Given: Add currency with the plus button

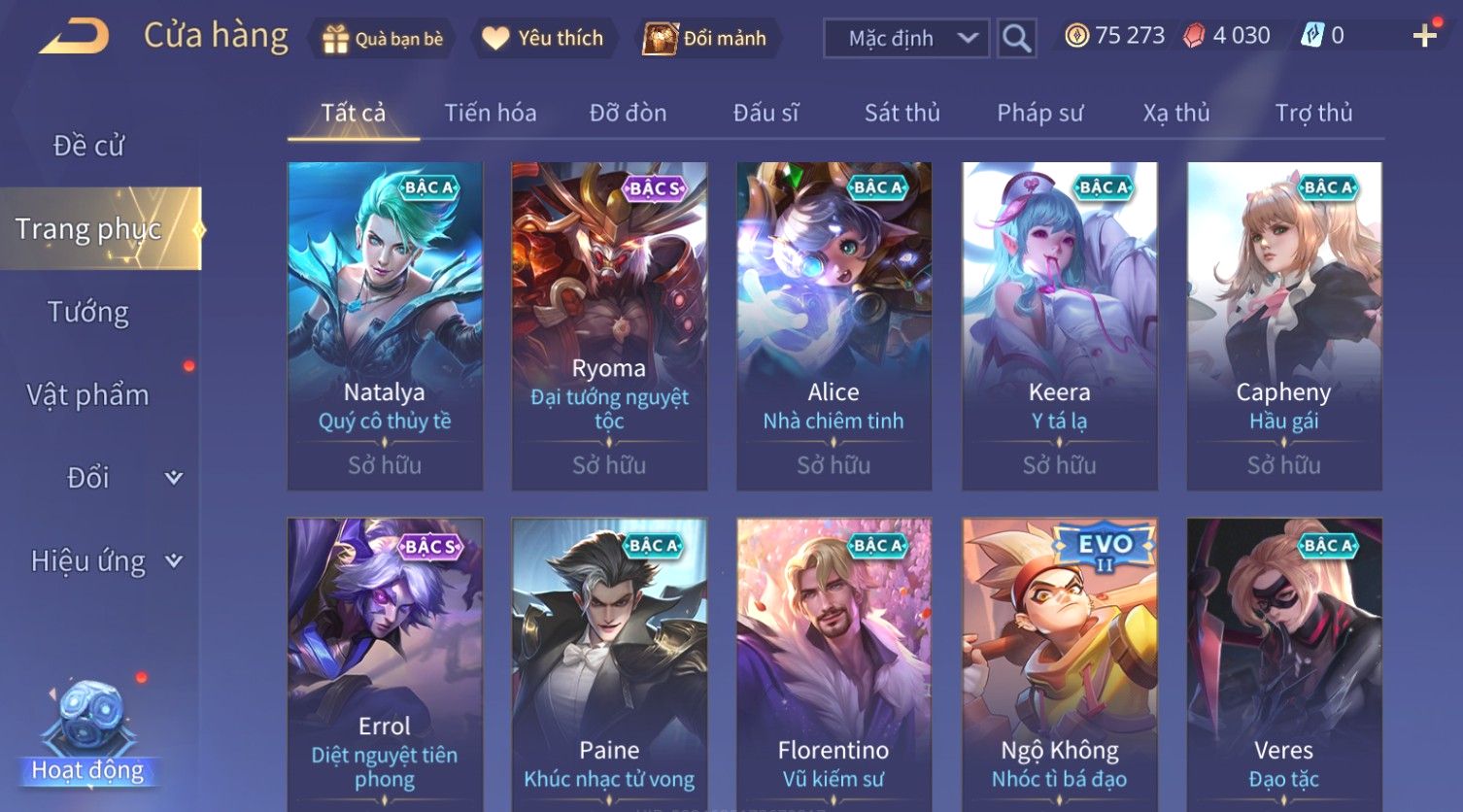Looking at the screenshot, I should (1424, 37).
